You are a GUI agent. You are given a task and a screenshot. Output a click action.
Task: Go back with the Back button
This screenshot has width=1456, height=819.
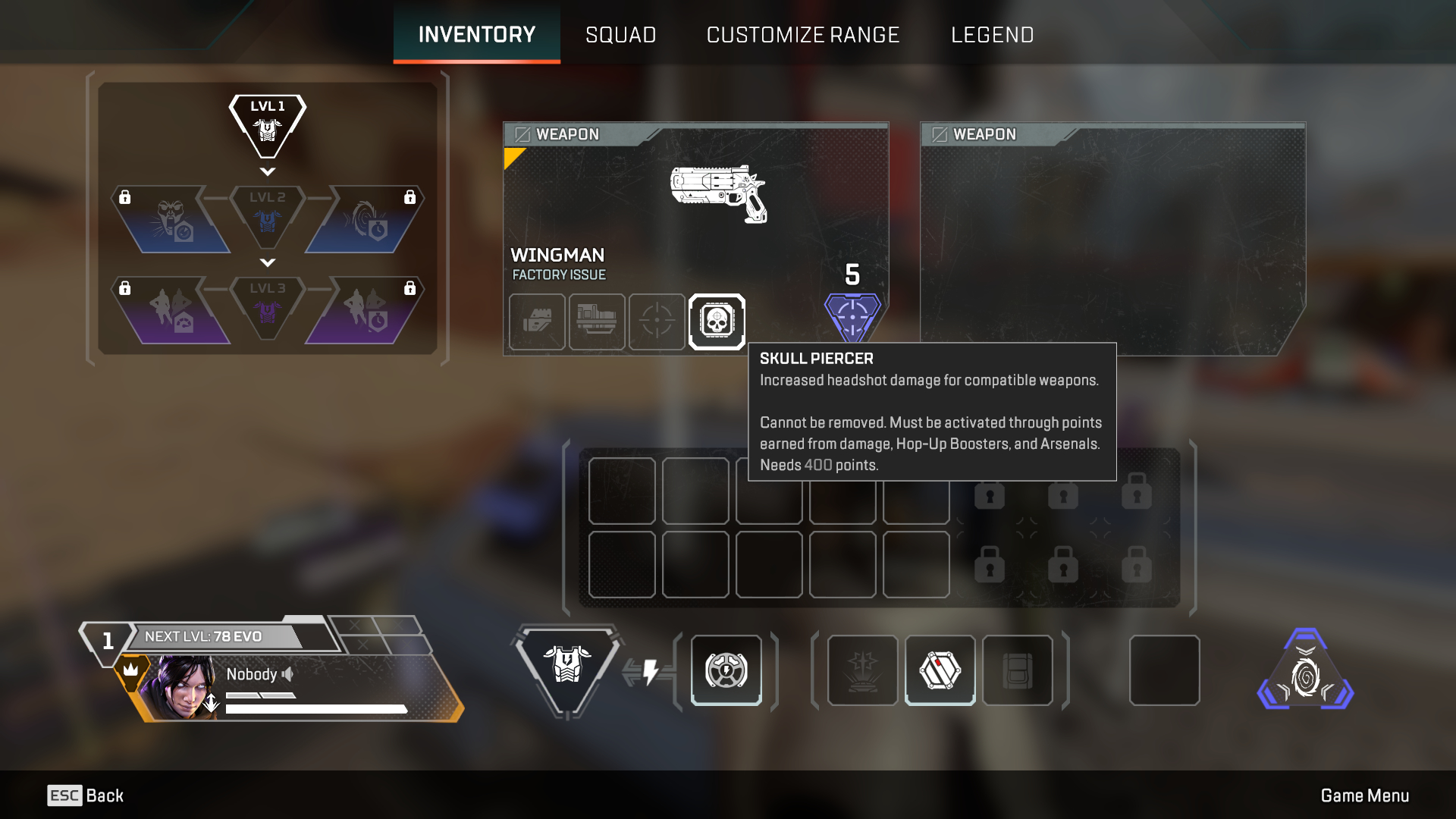[x=86, y=795]
